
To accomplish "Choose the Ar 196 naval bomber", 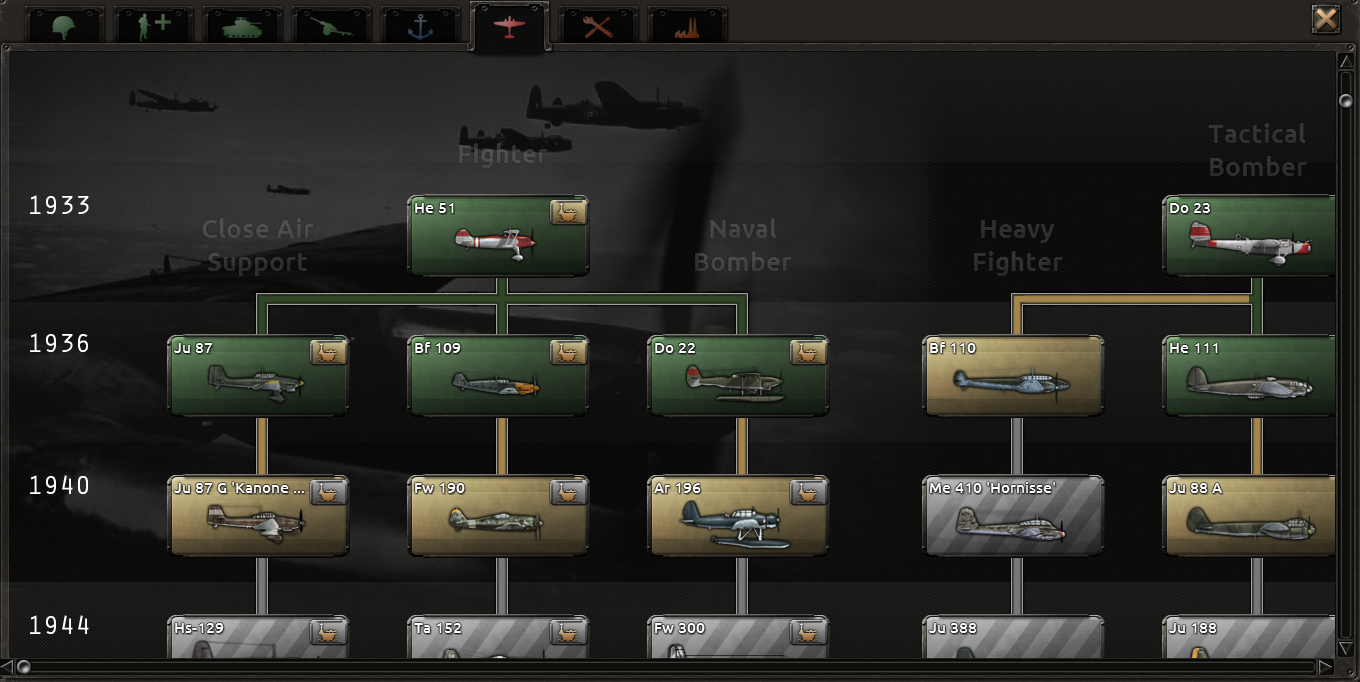I will point(737,516).
